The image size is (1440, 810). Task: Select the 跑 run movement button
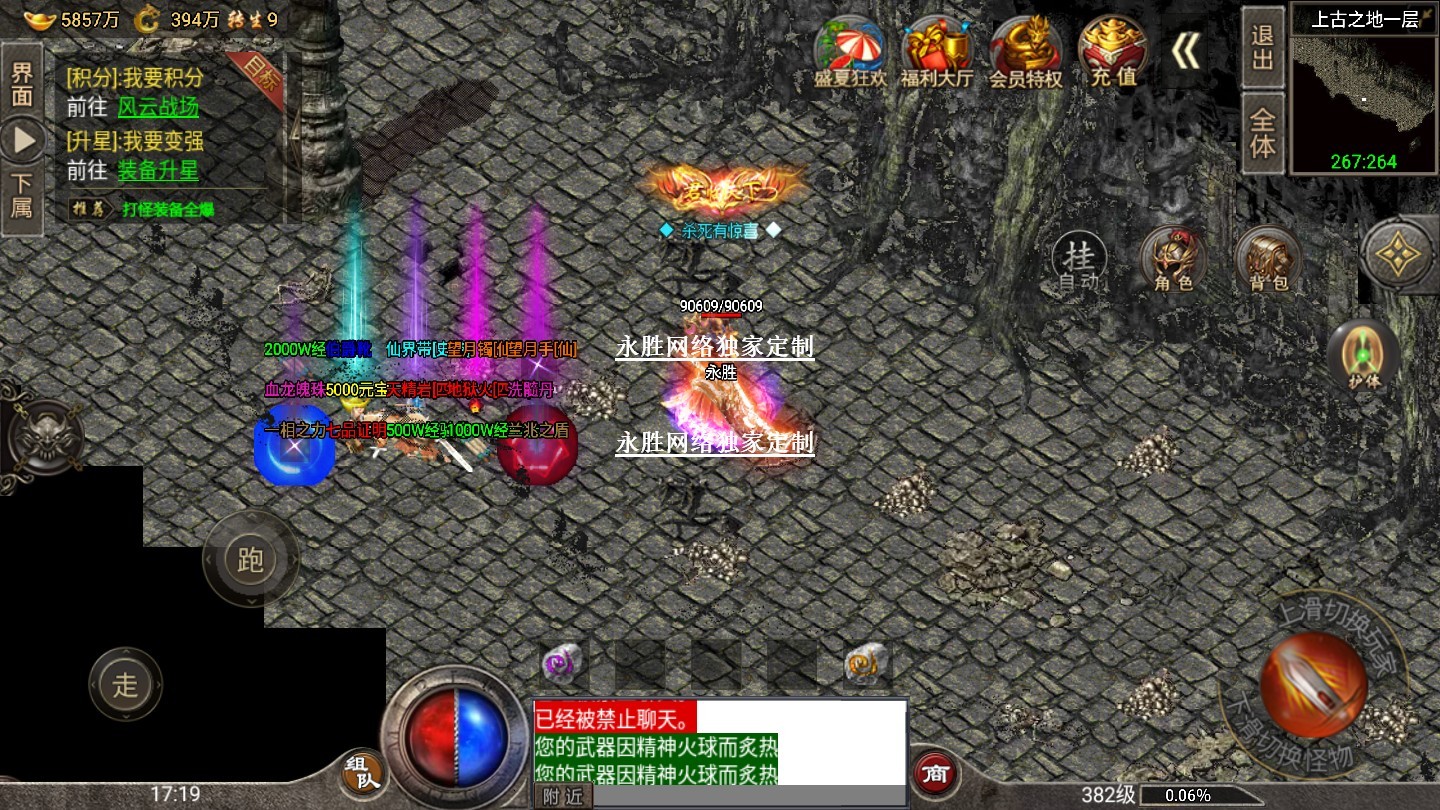[x=250, y=559]
